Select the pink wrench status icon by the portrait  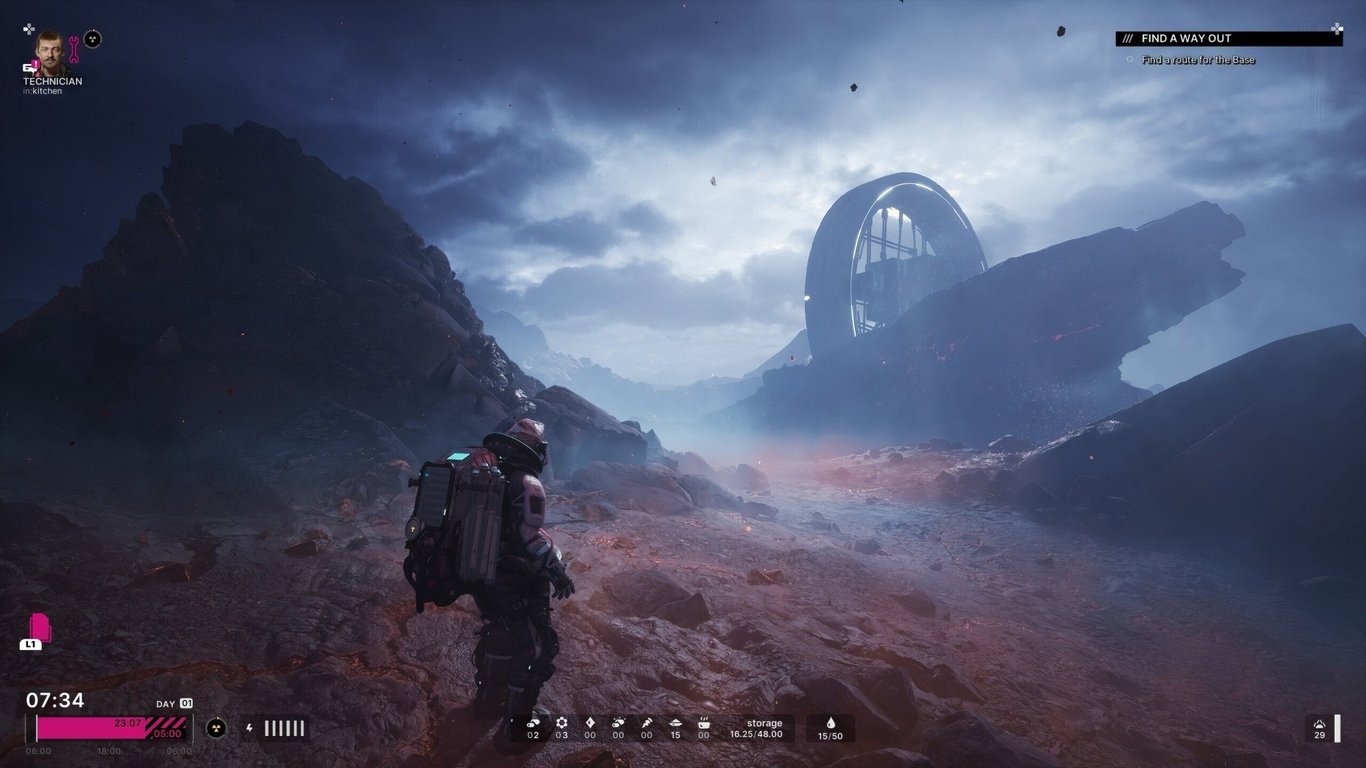point(73,48)
